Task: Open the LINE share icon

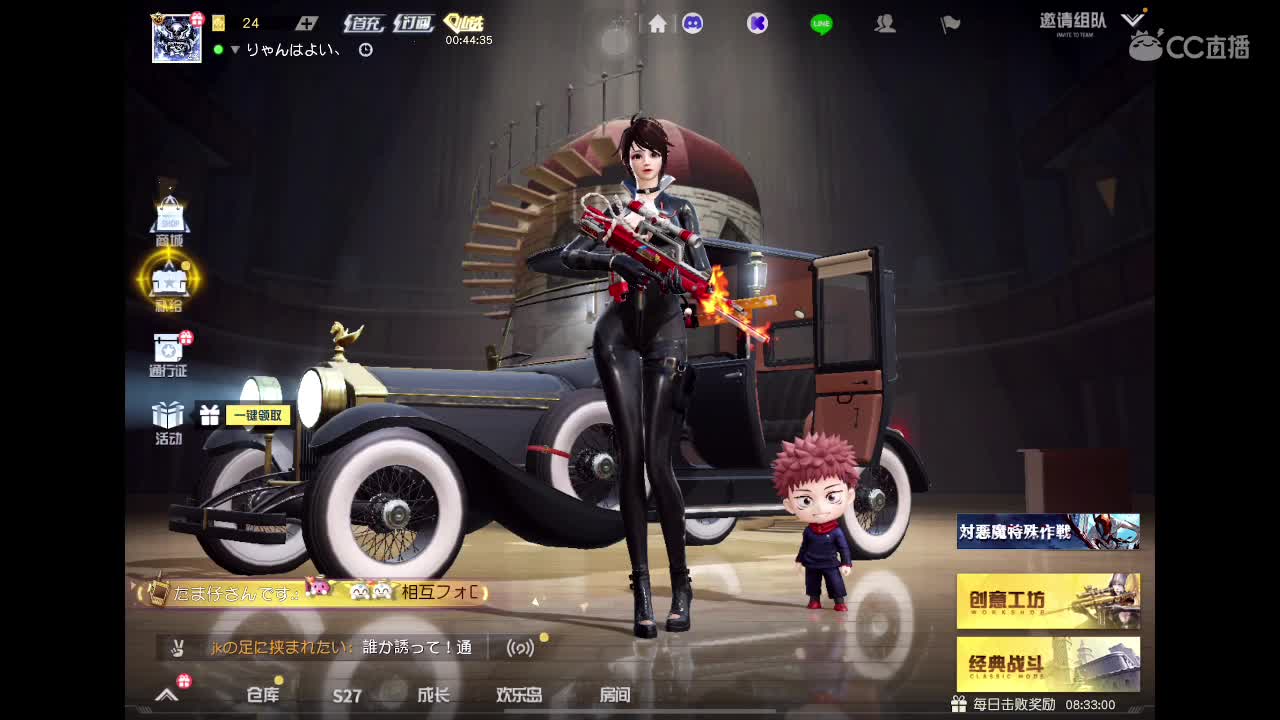Action: click(x=820, y=22)
